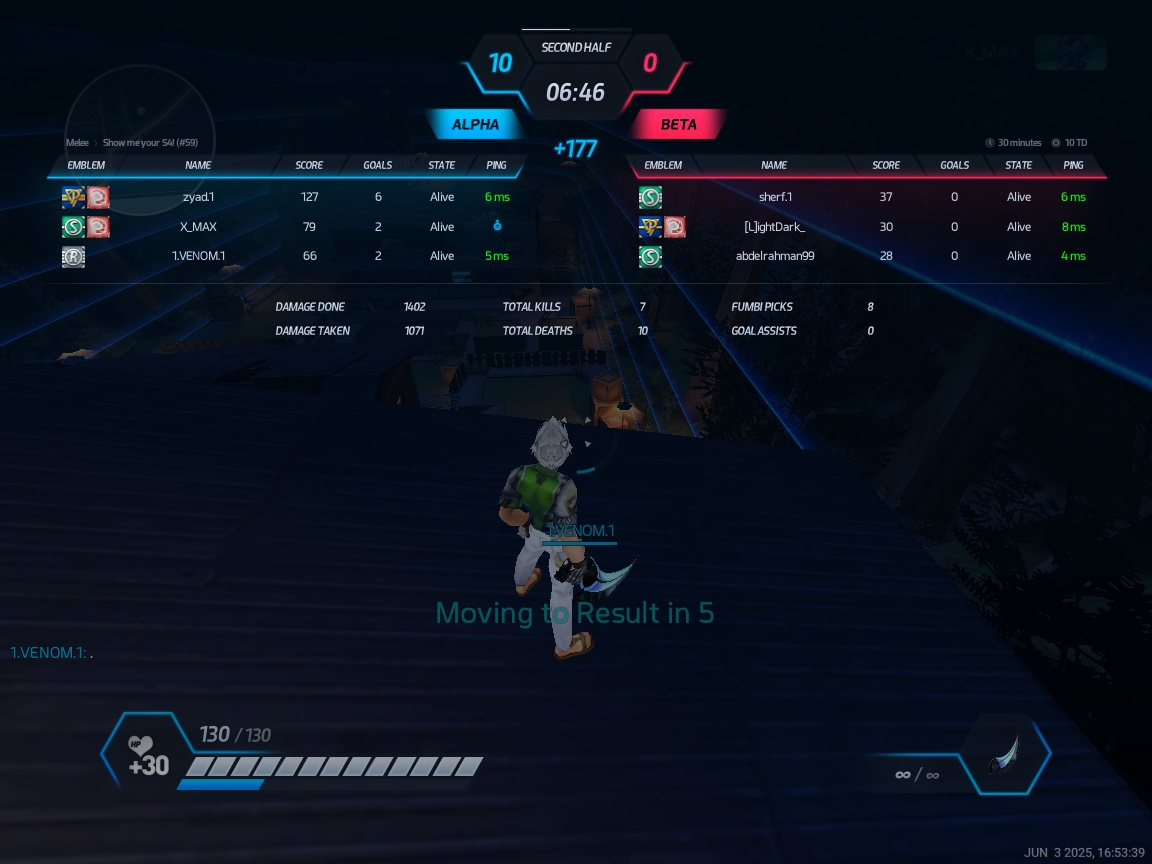The image size is (1152, 864).
Task: Click the Beta team PING column header
Action: tap(1073, 165)
